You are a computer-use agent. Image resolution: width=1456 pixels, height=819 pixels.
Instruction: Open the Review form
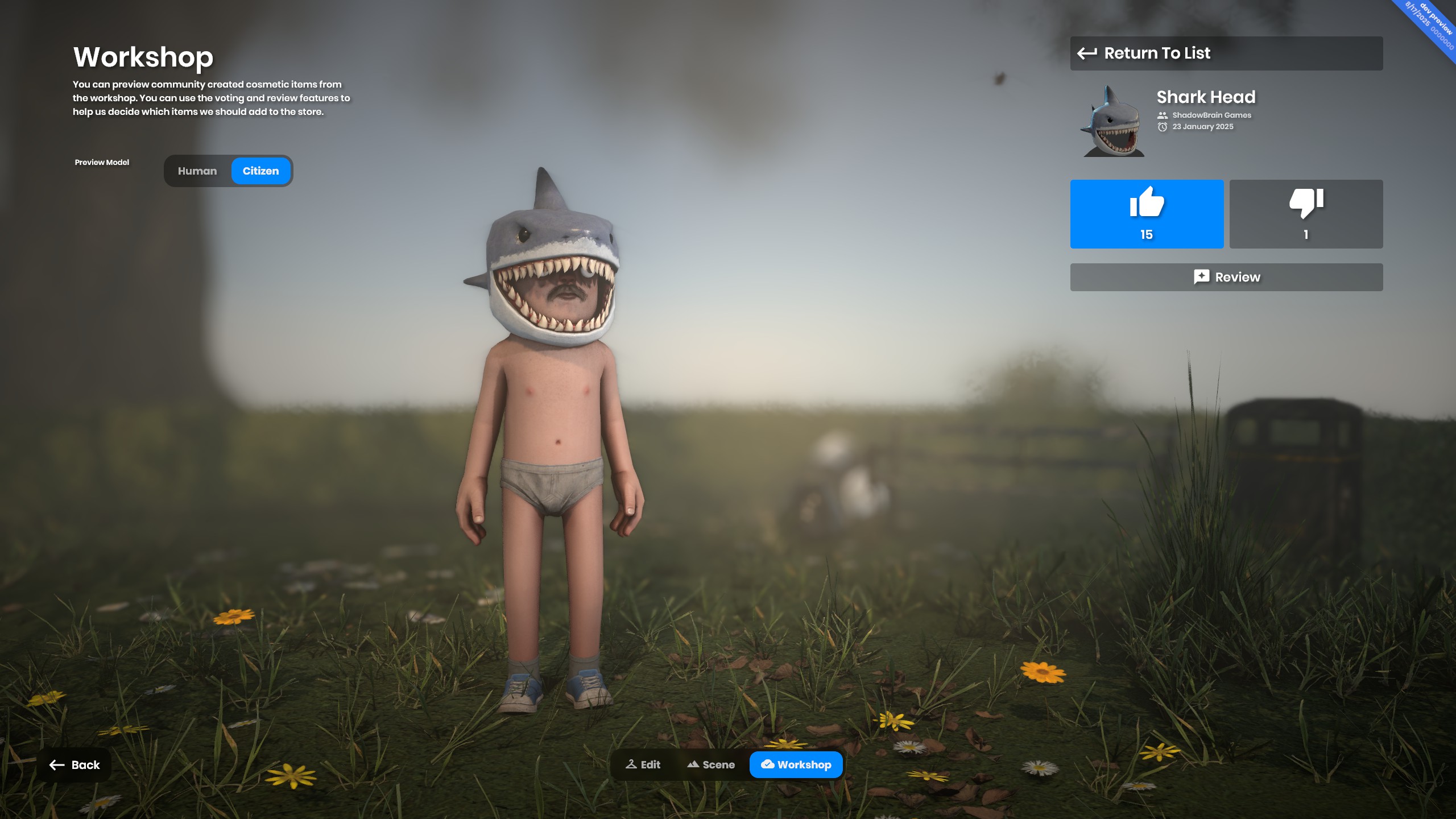pyautogui.click(x=1226, y=277)
